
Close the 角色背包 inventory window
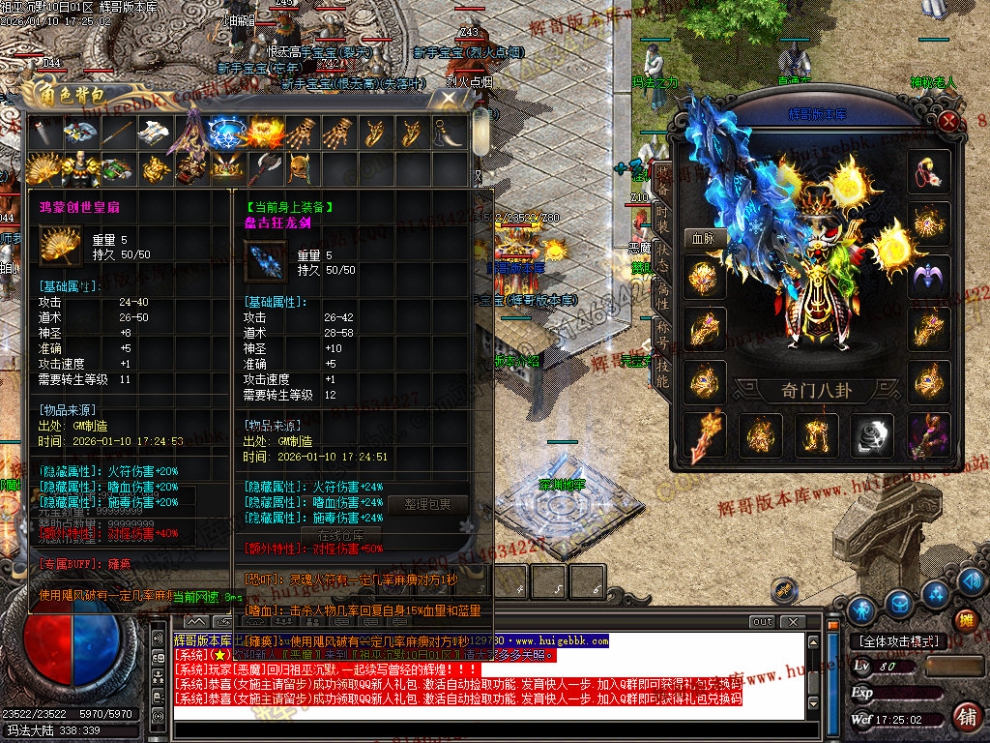446,98
